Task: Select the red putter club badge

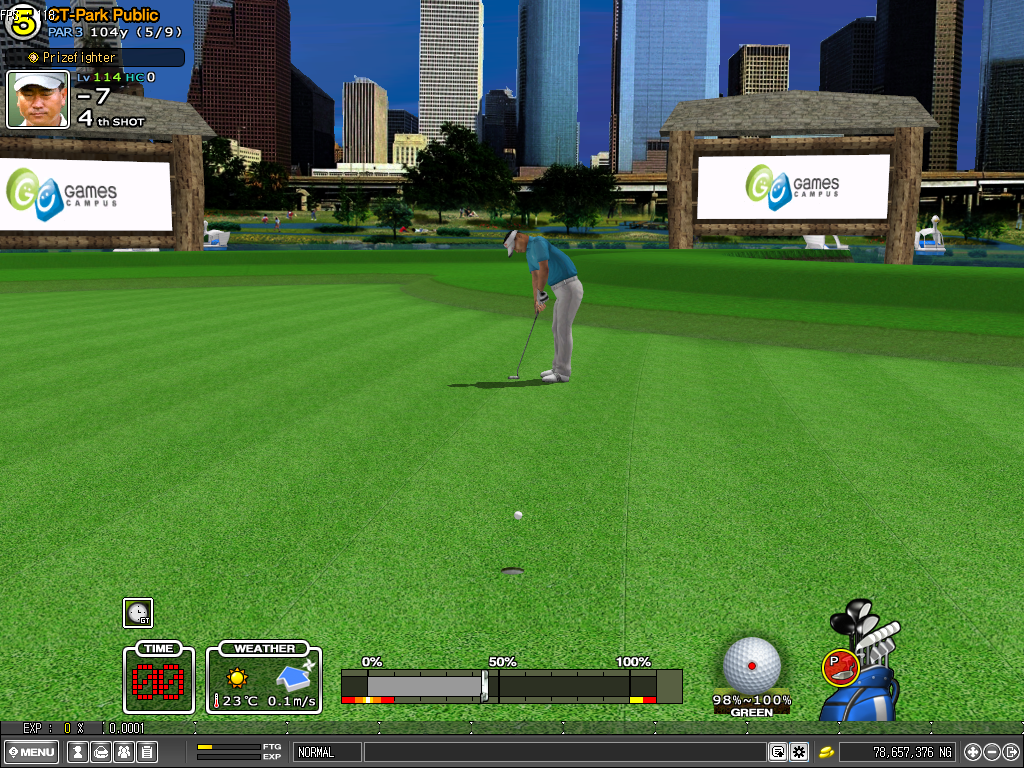Action: coord(839,666)
